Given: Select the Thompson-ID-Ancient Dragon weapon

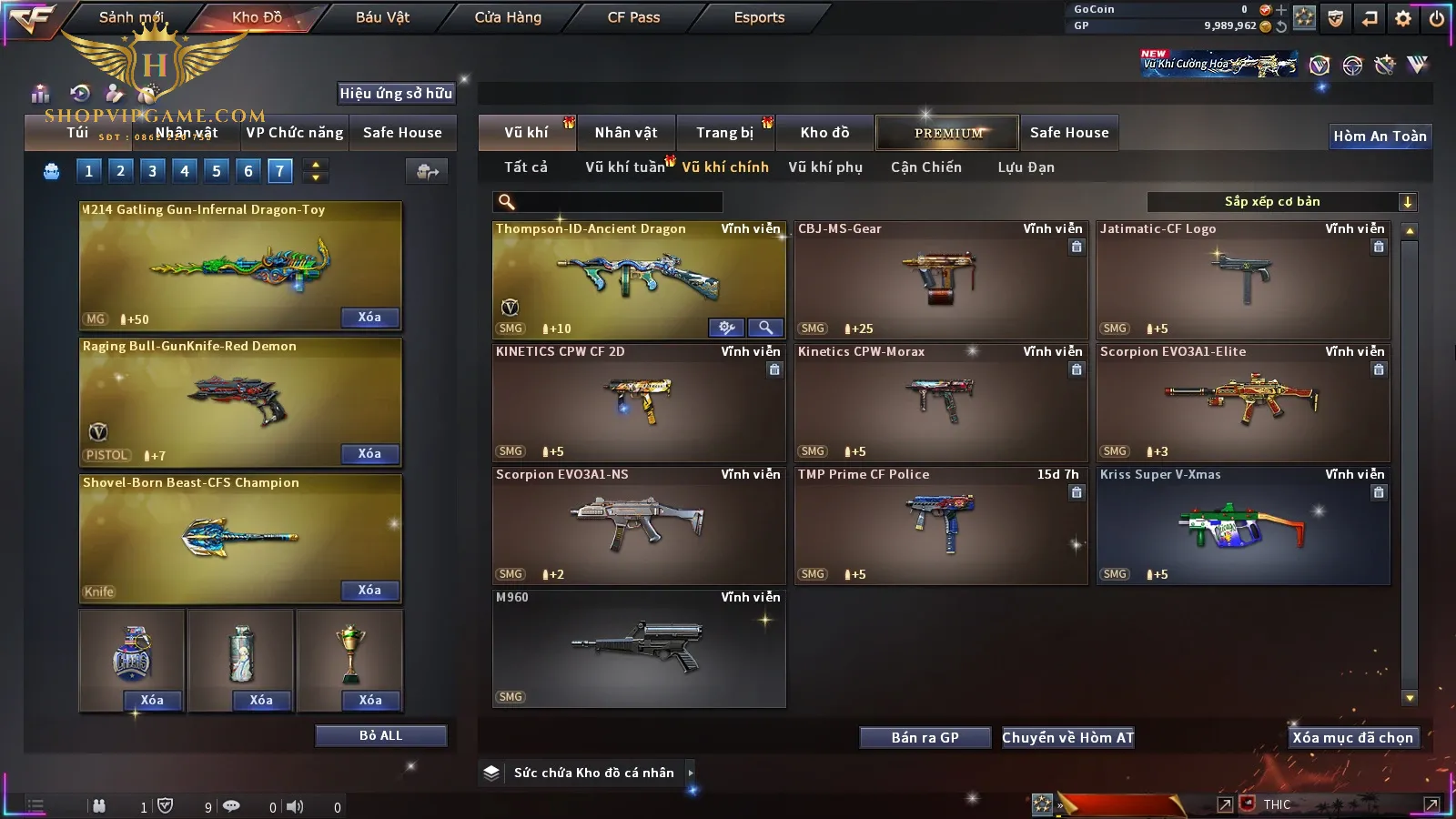Looking at the screenshot, I should click(x=638, y=278).
